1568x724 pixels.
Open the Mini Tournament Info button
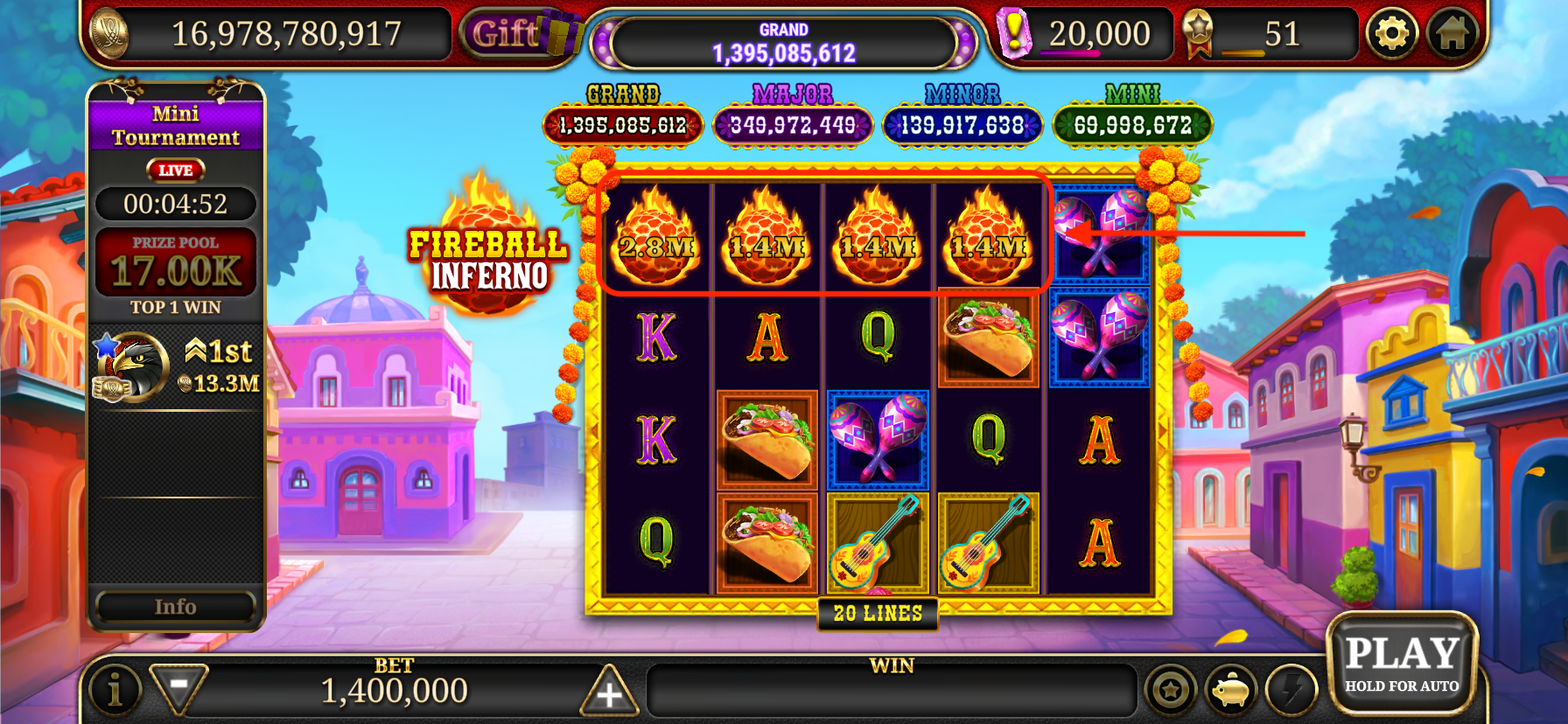click(x=175, y=607)
